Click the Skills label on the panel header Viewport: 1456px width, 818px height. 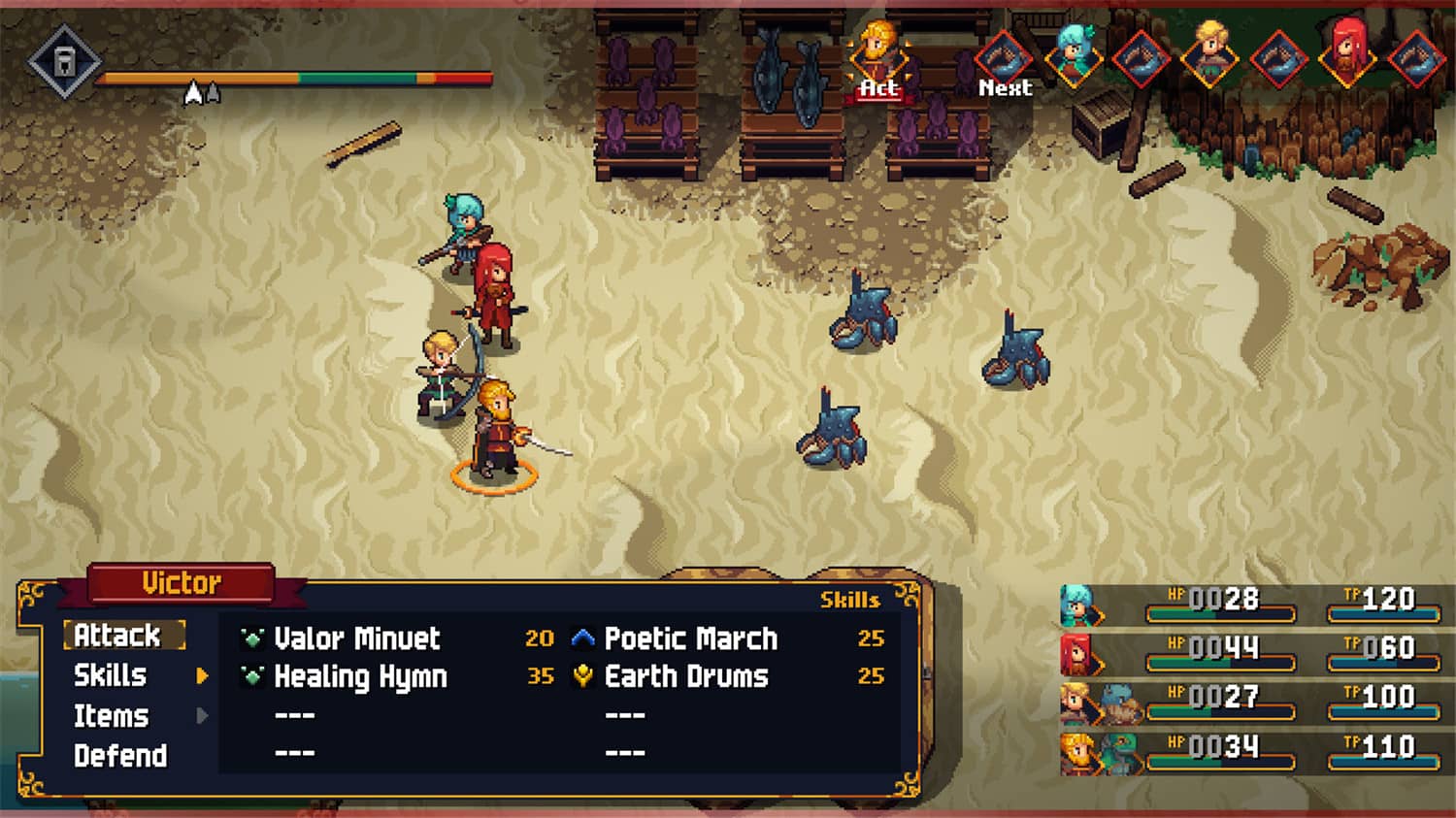coord(849,602)
